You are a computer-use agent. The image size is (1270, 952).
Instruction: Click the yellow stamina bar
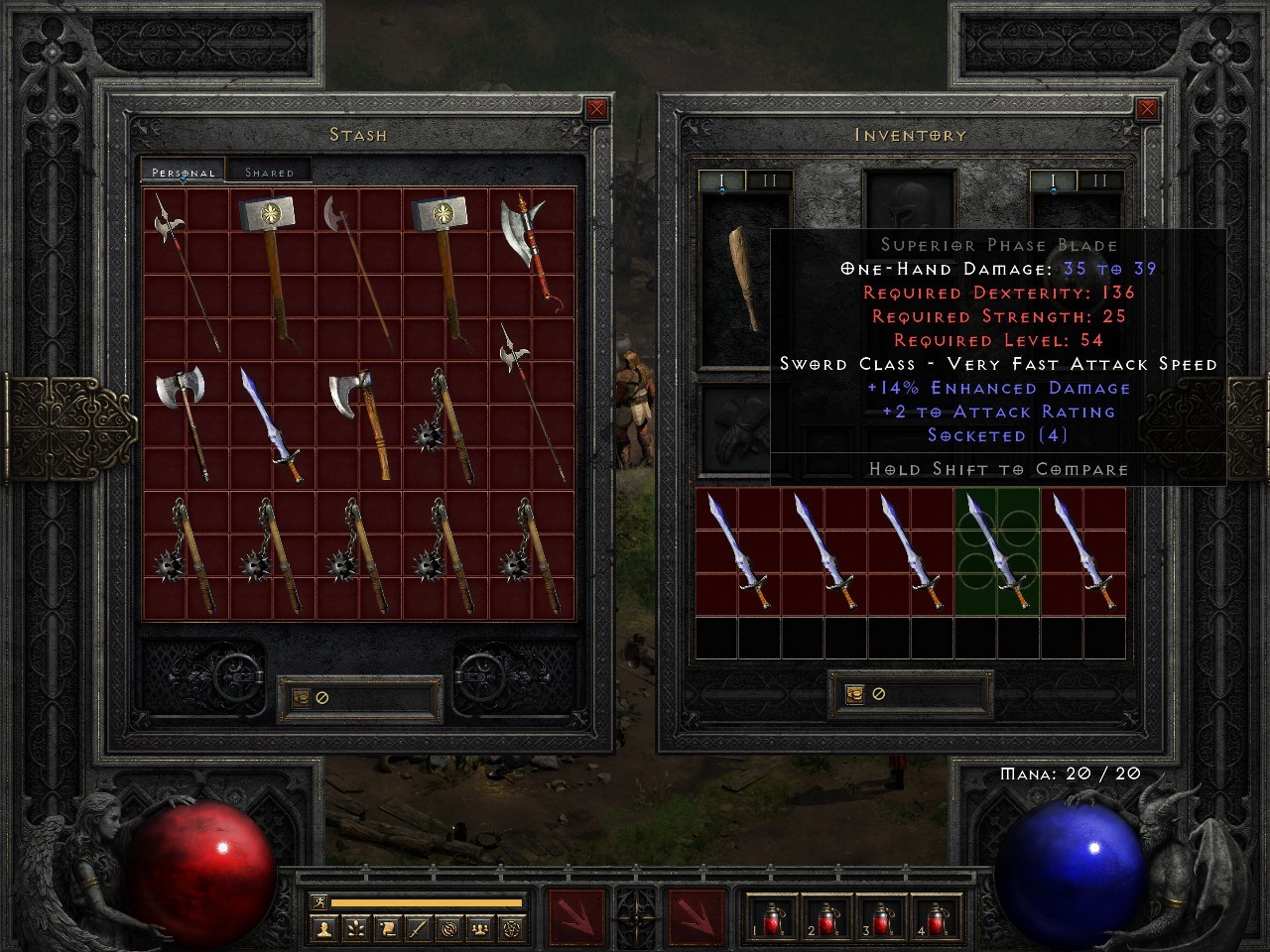tap(427, 901)
